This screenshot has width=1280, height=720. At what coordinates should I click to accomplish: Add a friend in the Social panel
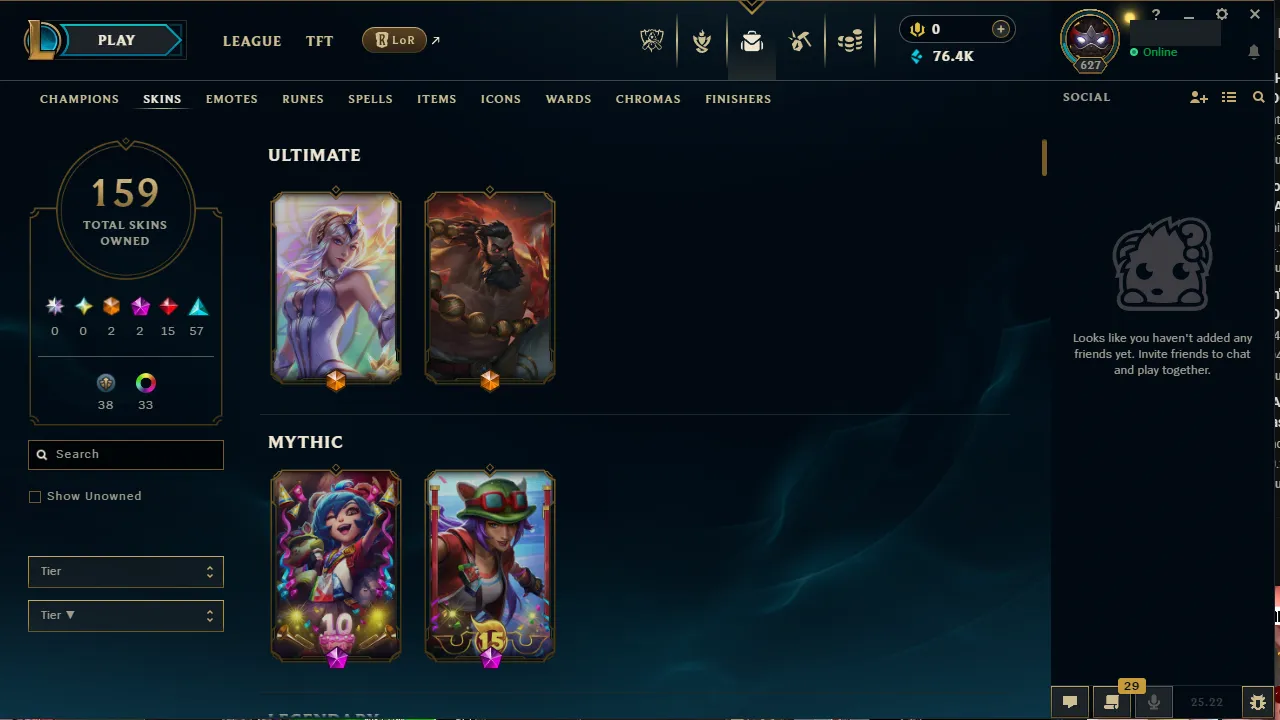(1198, 97)
